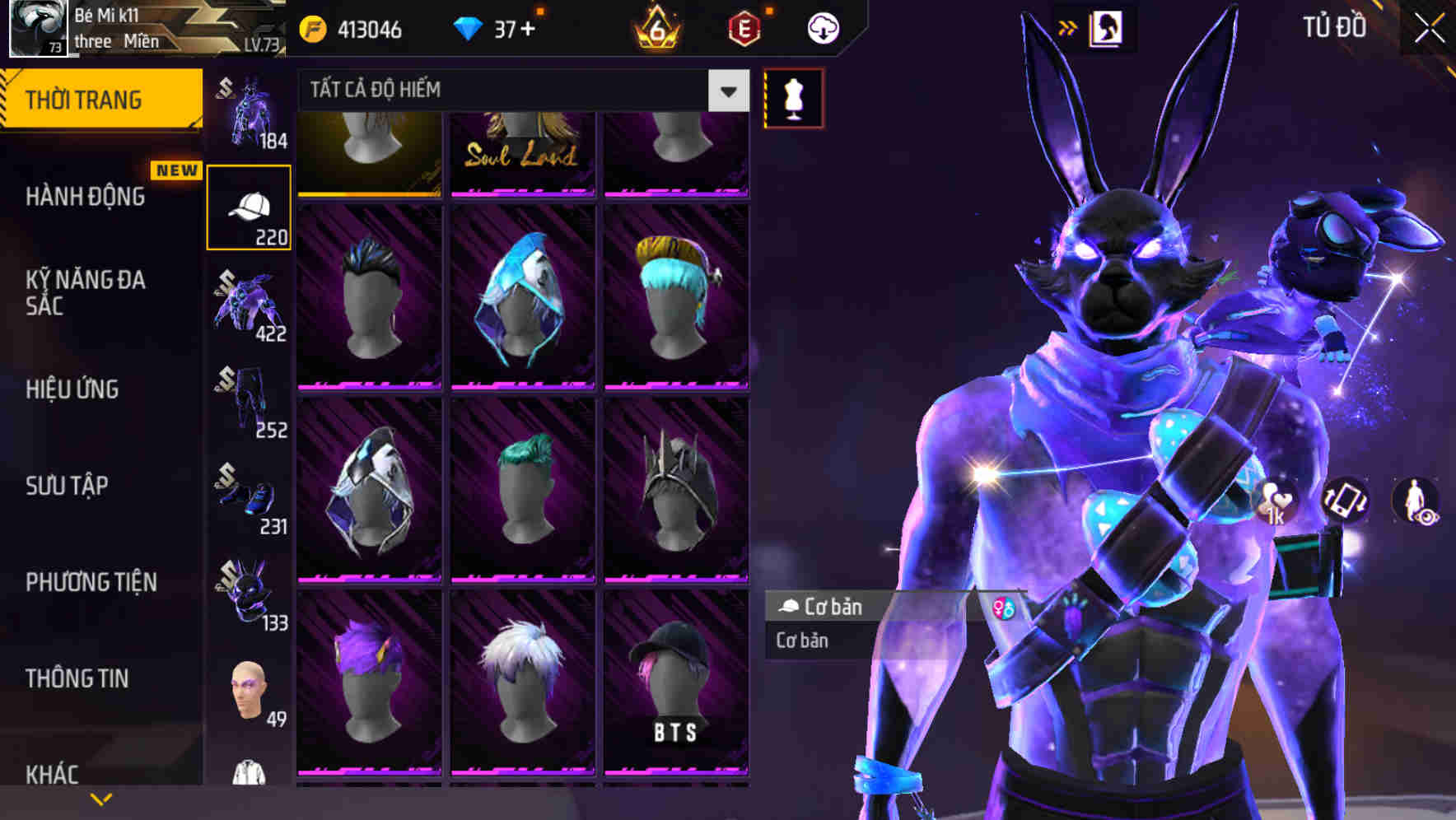The width and height of the screenshot is (1456, 820).
Task: Click the double-arrow expander near the portrait icon
Action: (x=1068, y=27)
